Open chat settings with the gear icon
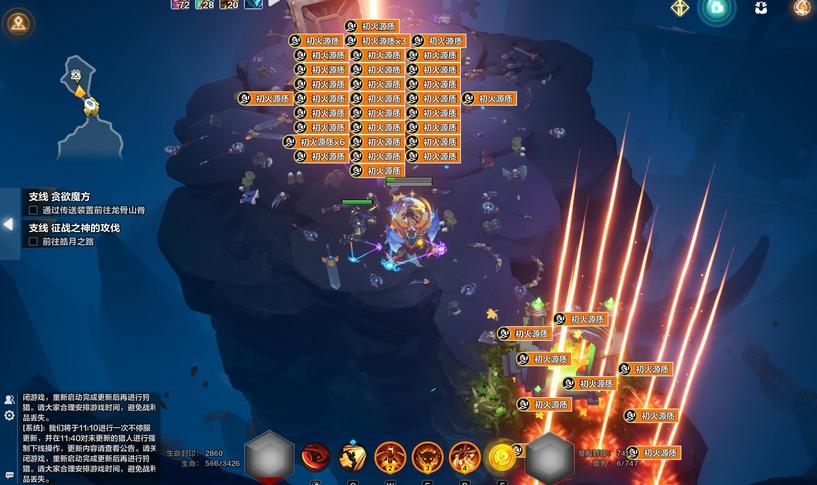This screenshot has width=817, height=485. click(x=9, y=415)
